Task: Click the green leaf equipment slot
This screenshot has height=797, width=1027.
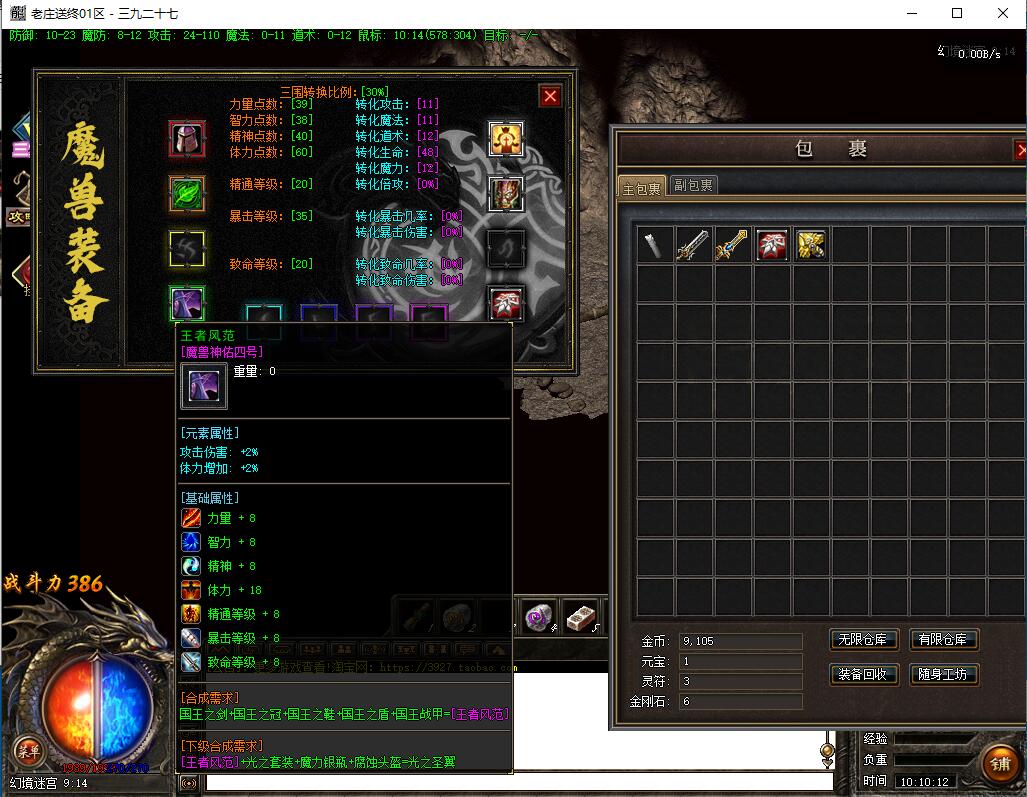Action: (187, 193)
